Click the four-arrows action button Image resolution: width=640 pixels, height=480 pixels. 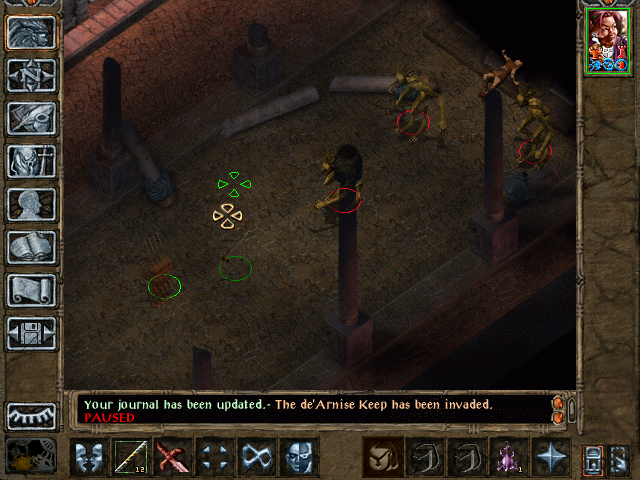(x=215, y=458)
